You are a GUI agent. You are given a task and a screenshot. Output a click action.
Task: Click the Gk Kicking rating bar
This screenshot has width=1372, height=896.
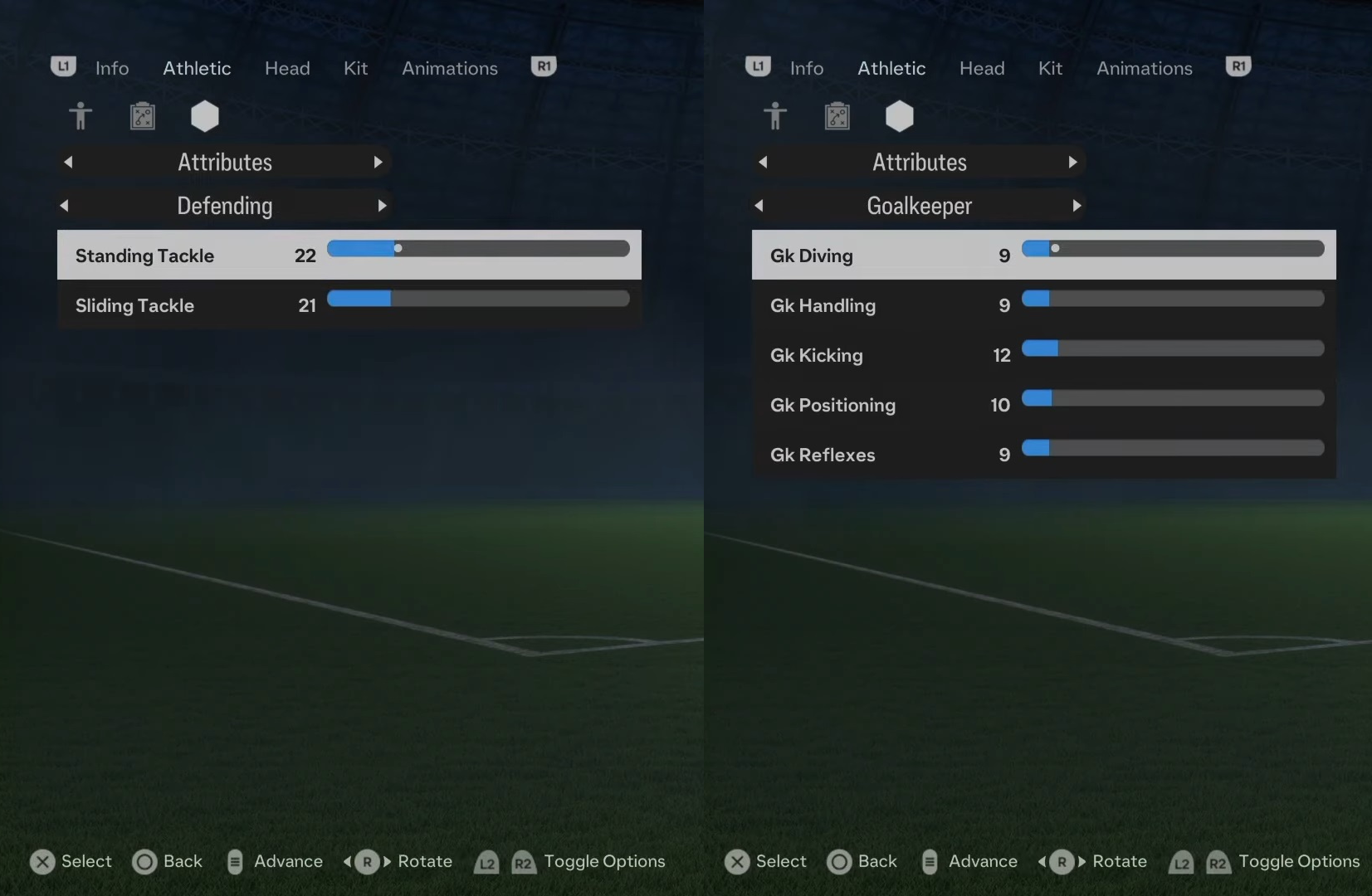tap(1172, 348)
